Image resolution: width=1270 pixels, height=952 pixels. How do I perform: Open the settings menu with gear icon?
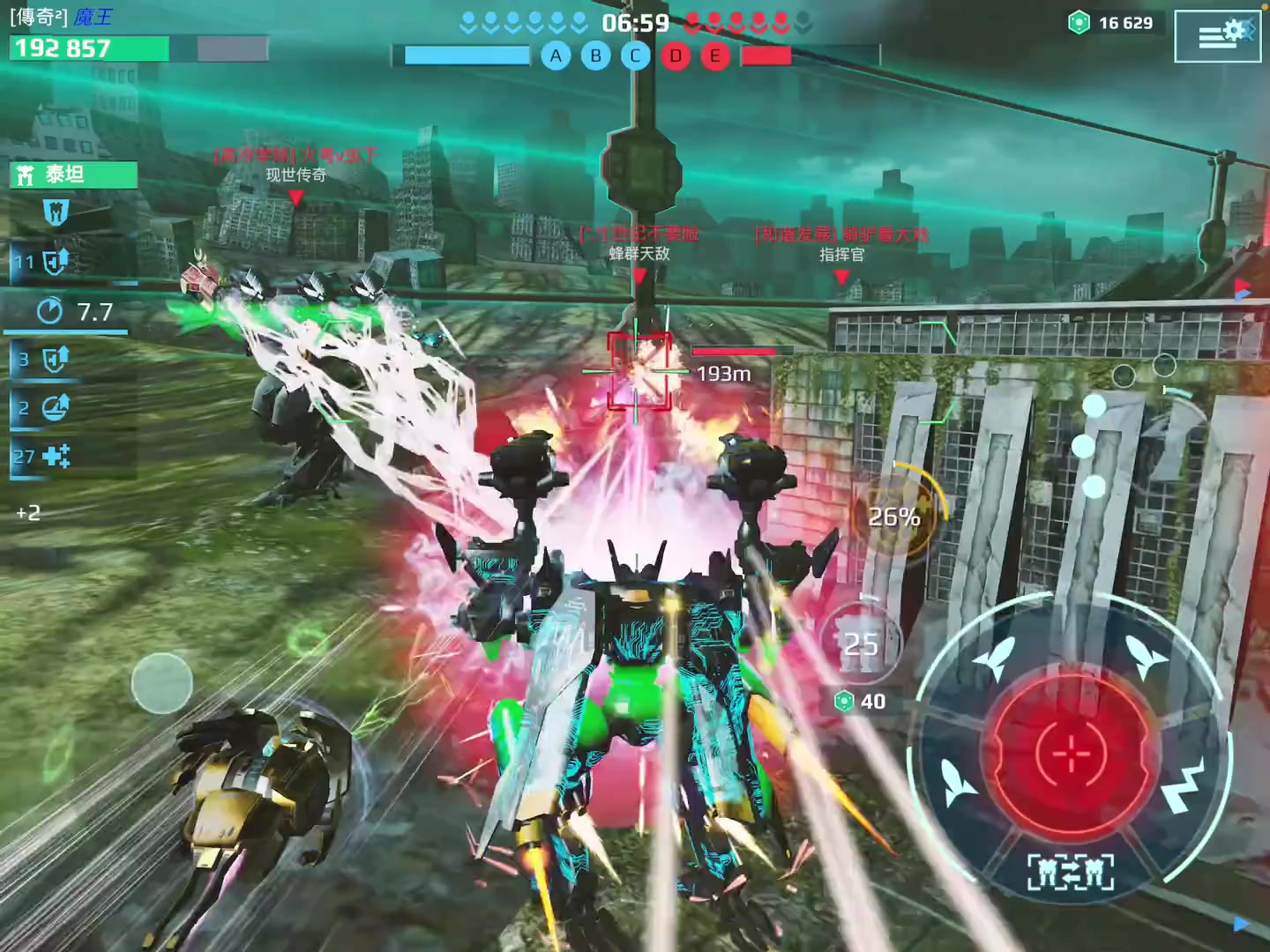[x=1217, y=35]
